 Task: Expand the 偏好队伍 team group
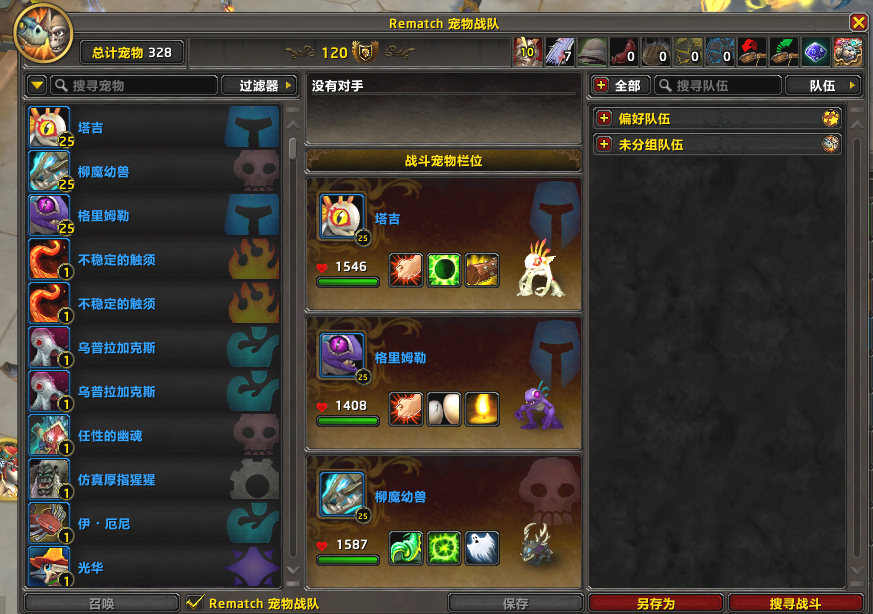(604, 119)
